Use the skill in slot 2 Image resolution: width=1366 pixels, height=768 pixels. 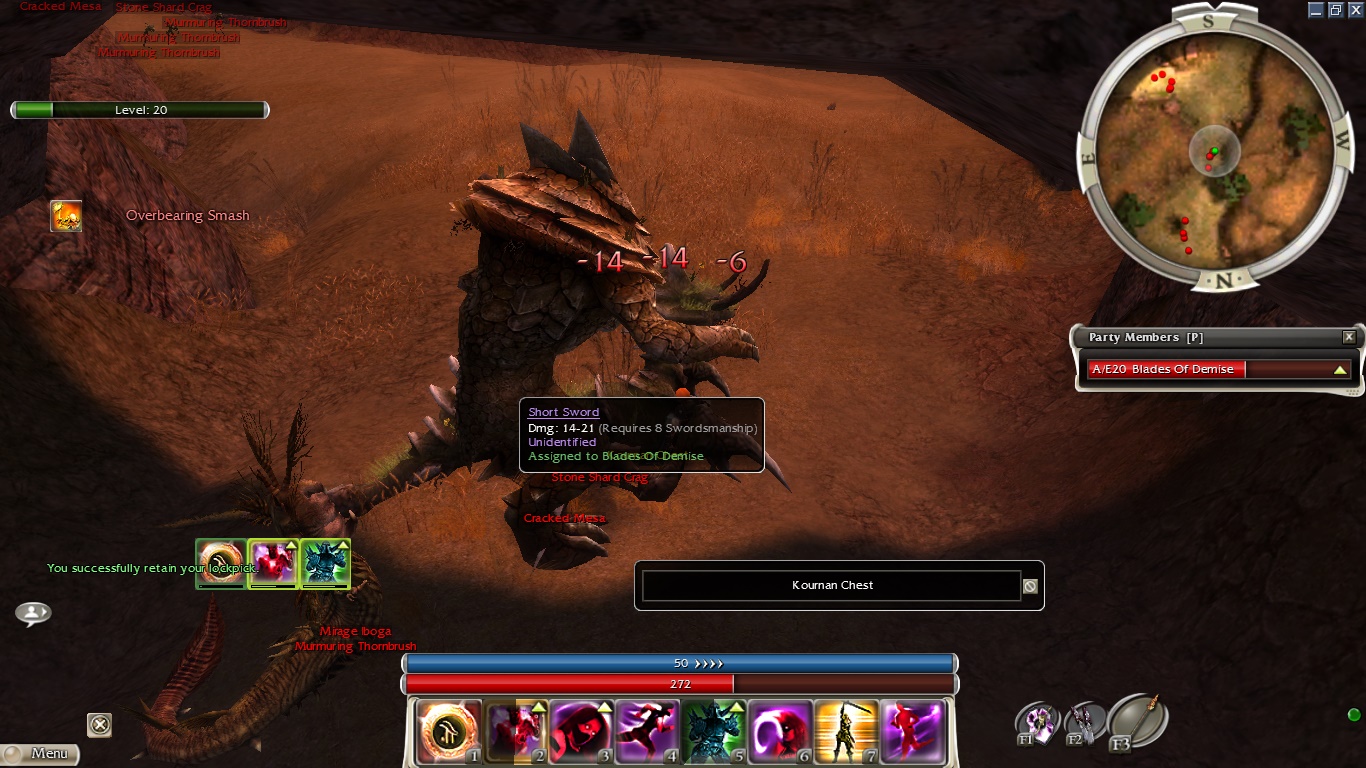click(515, 732)
